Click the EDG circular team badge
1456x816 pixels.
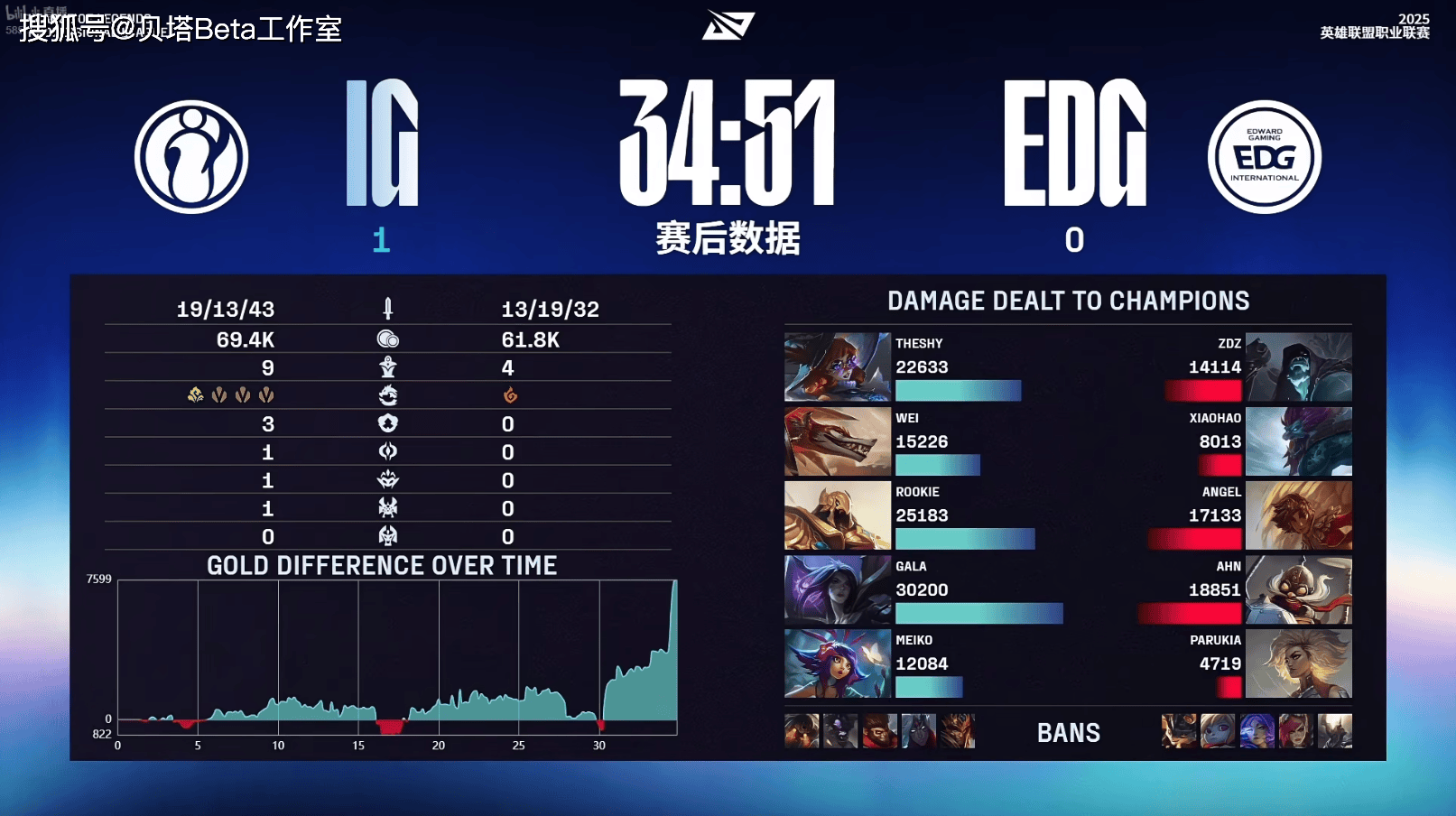[1263, 156]
